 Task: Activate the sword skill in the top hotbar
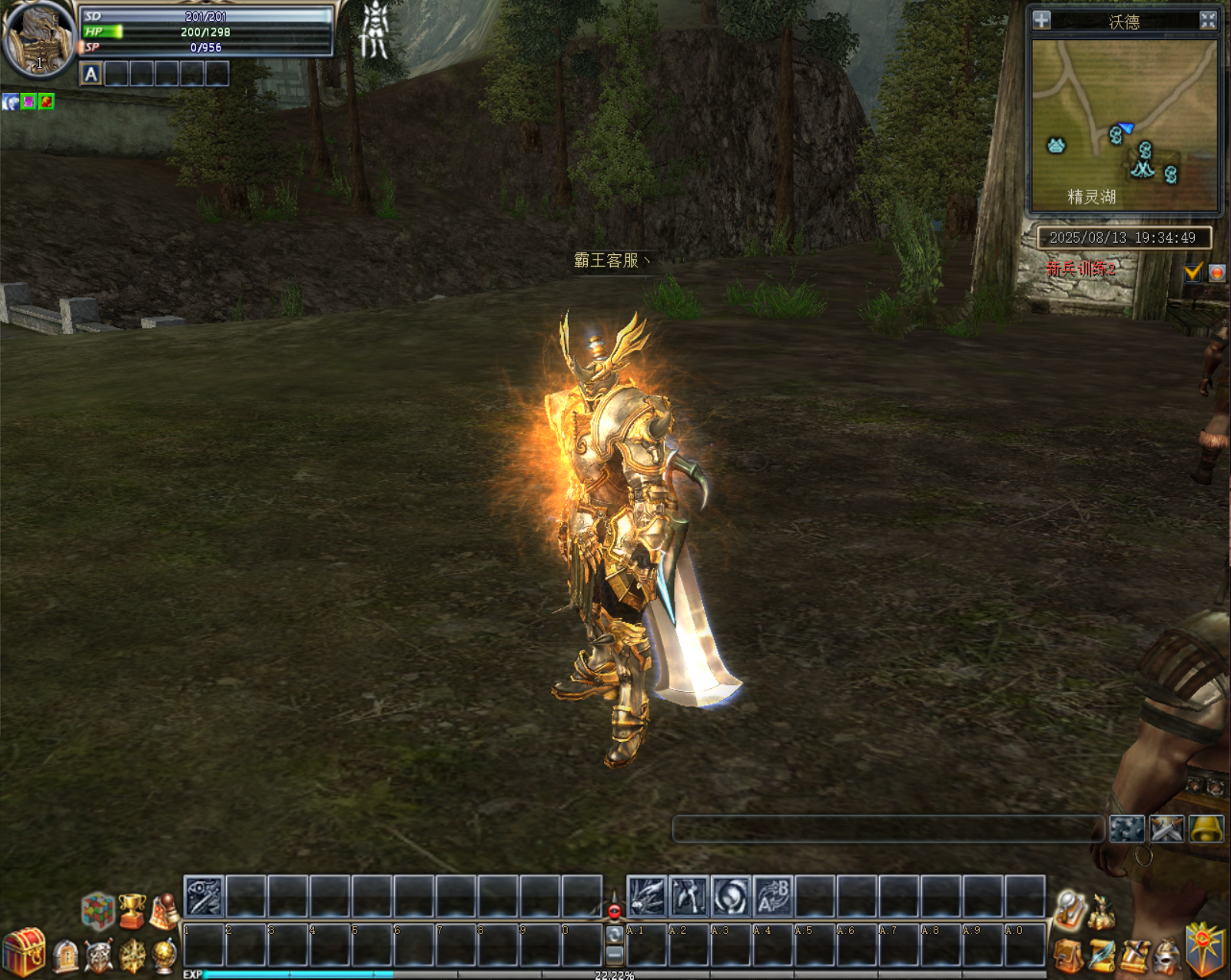pos(204,897)
